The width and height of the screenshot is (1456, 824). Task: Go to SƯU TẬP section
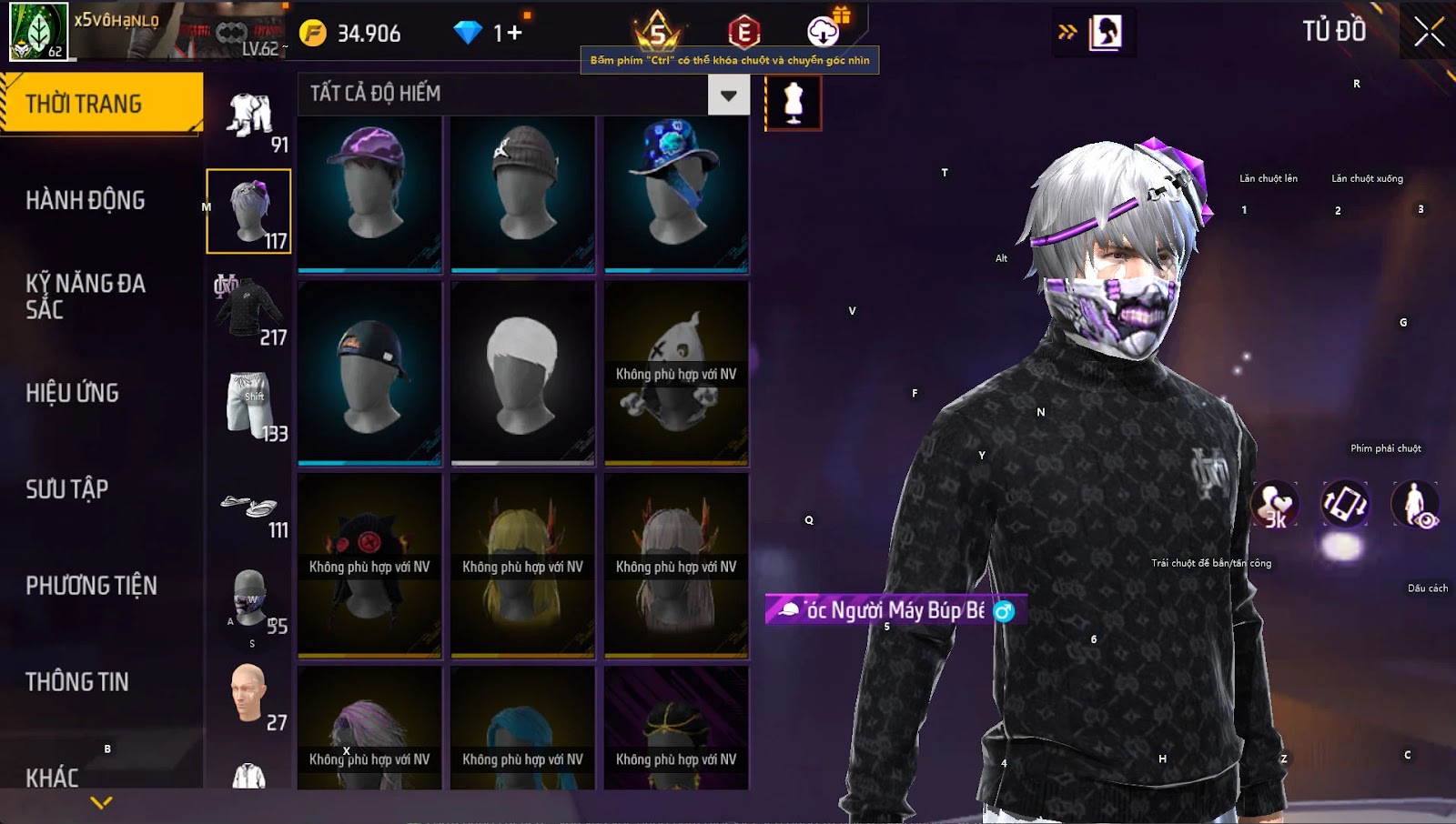tap(67, 489)
